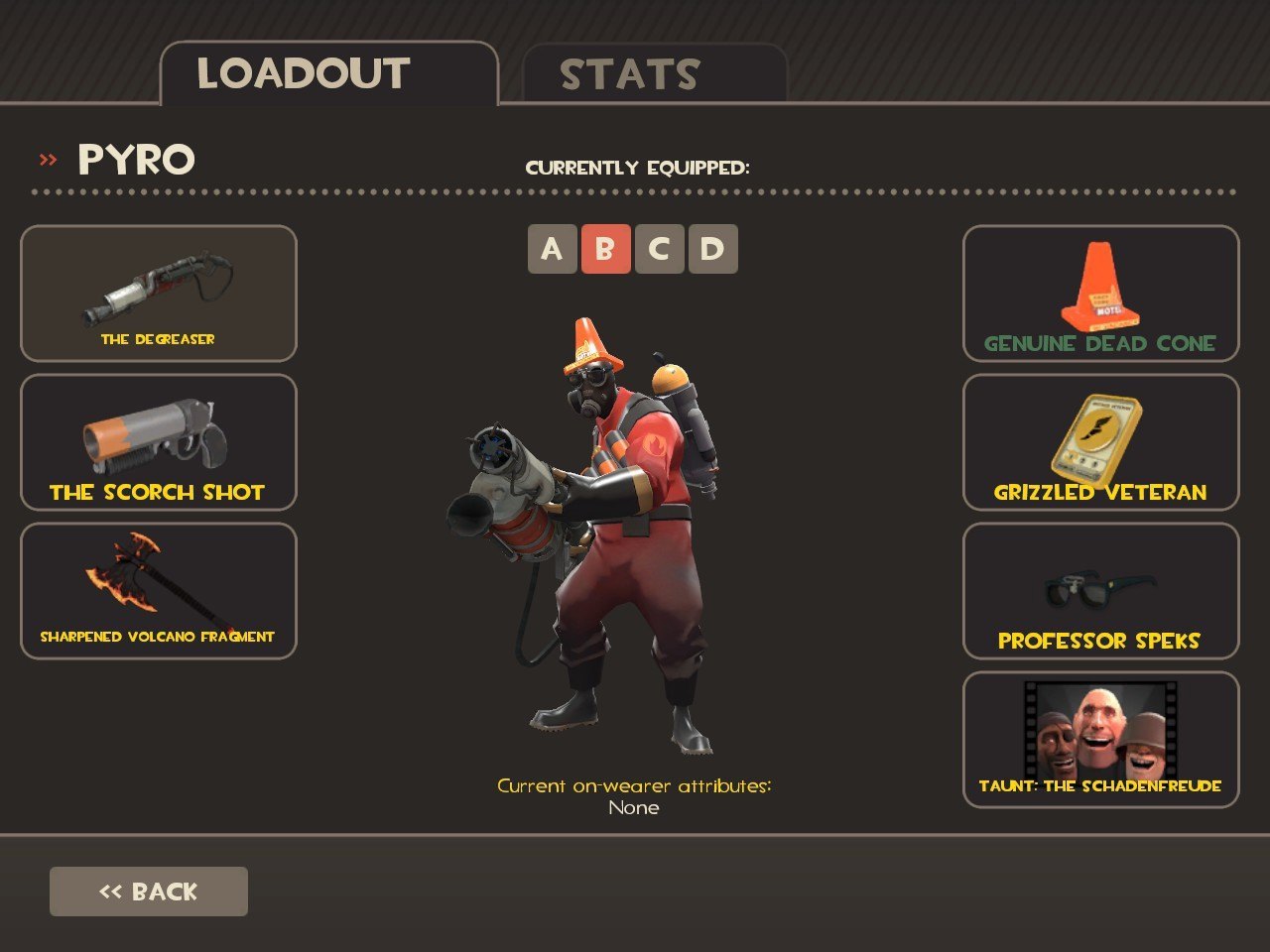
Task: Open The Degreaser primary weapon slot
Action: tap(159, 294)
